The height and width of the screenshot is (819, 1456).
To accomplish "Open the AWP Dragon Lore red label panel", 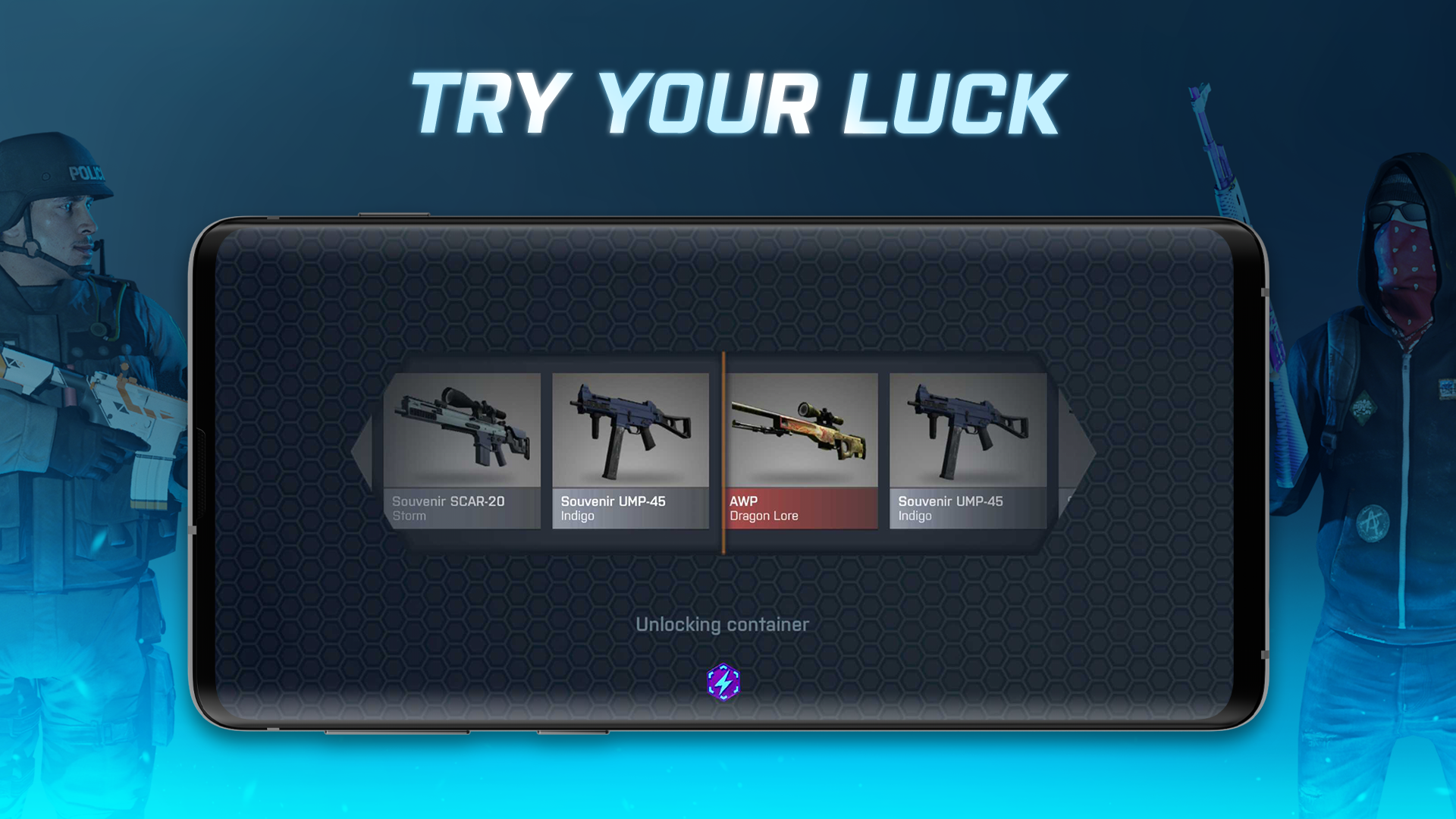I will (800, 508).
